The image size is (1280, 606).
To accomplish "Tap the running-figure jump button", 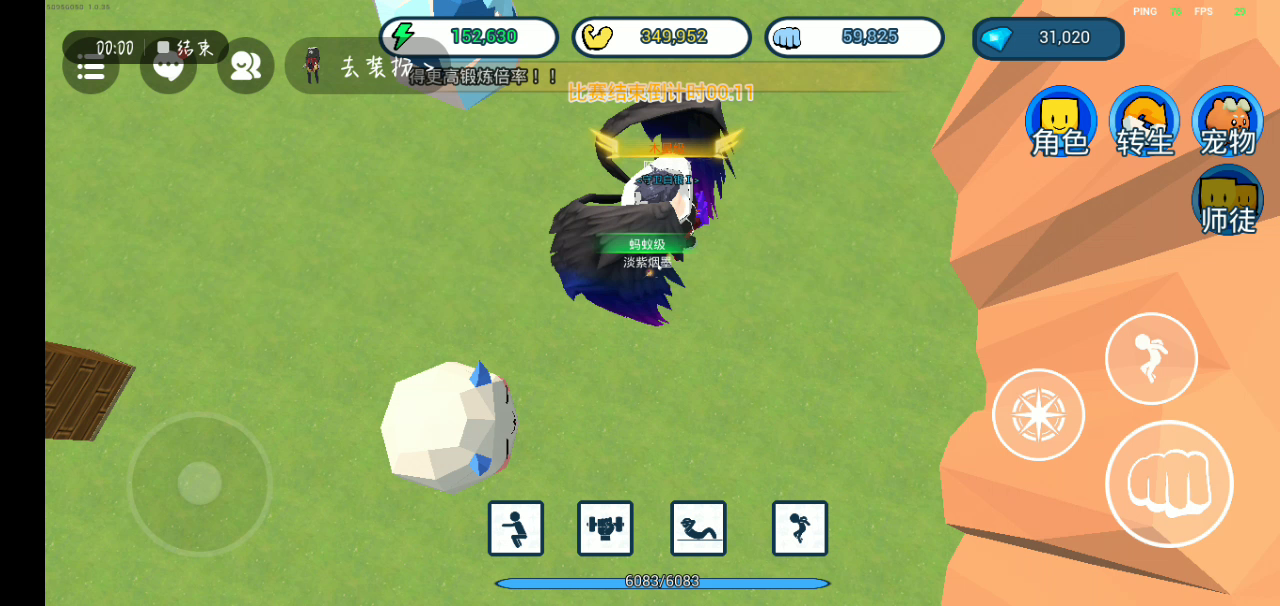I will (x=1150, y=358).
